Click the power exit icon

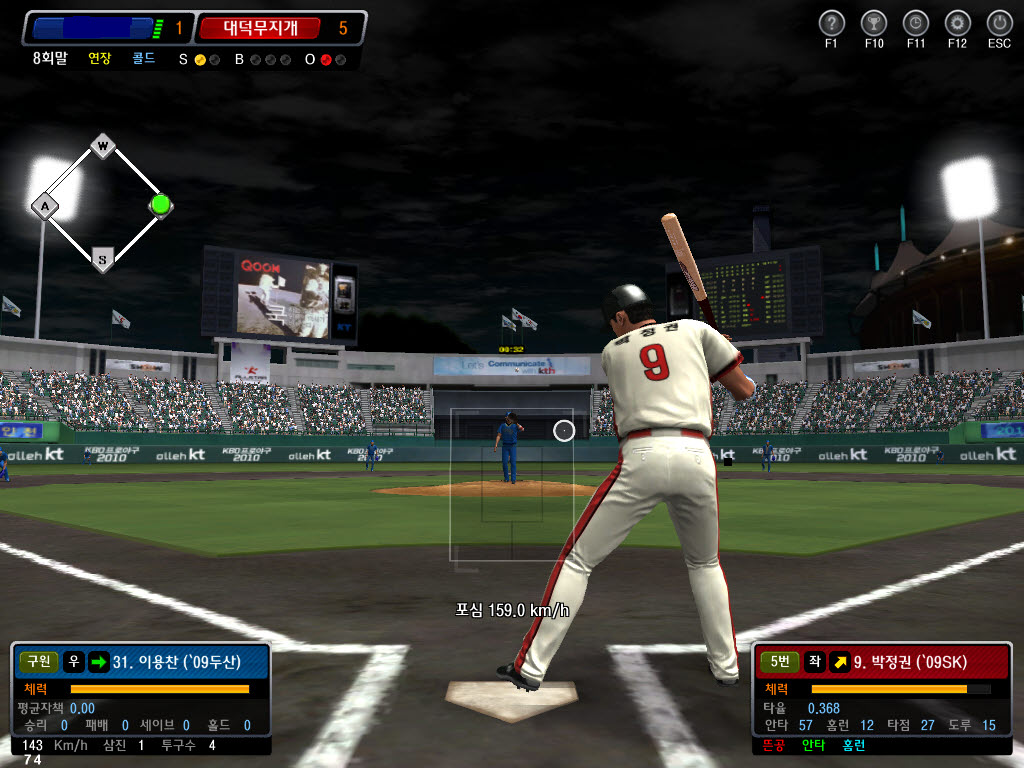click(999, 23)
